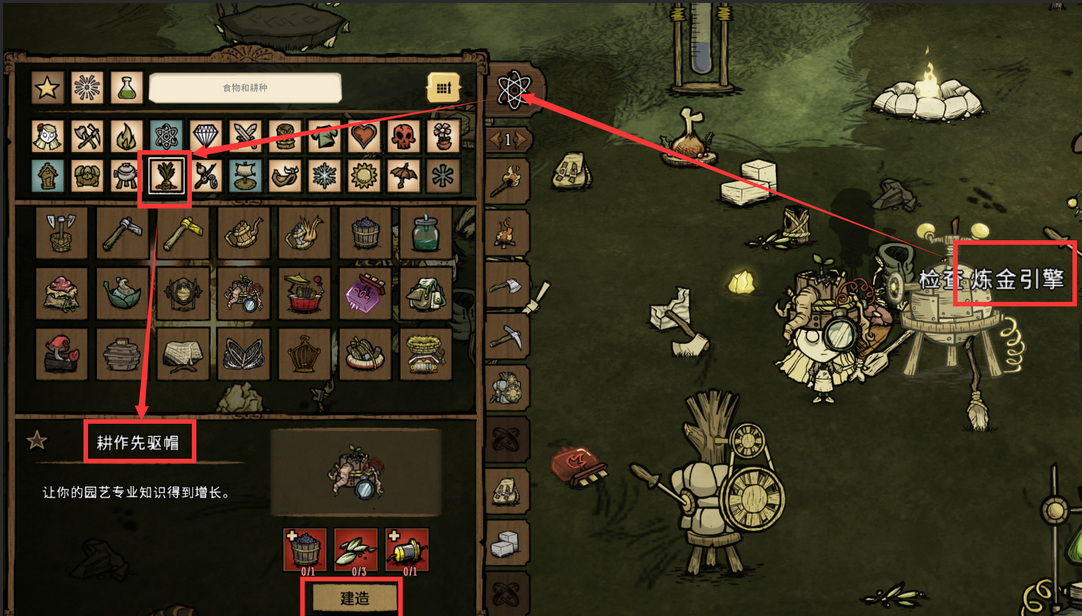Favorite the recipe with the star beside 耕作先驱帽
The height and width of the screenshot is (616, 1082).
pos(37,441)
